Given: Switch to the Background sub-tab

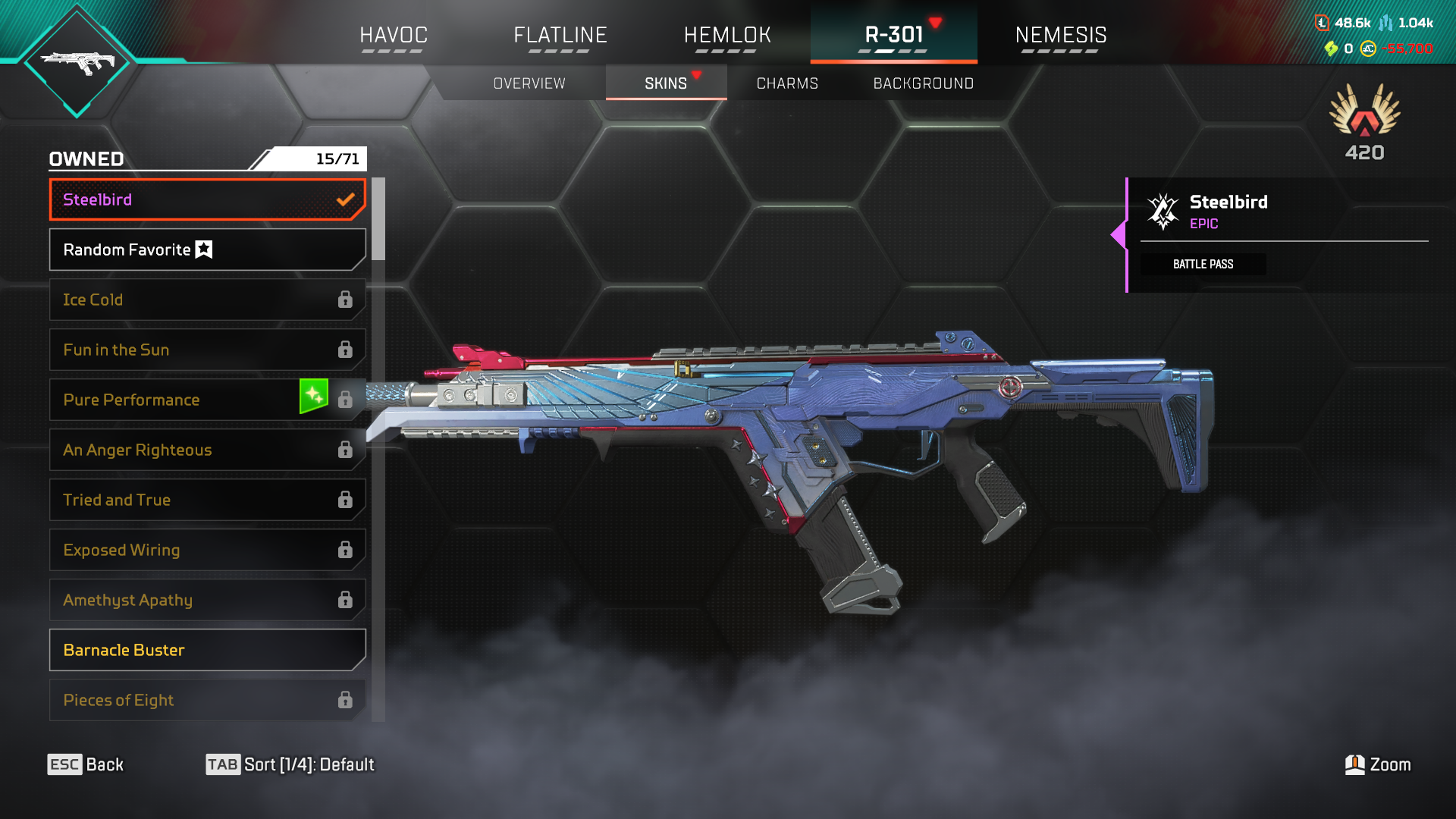Looking at the screenshot, I should pyautogui.click(x=923, y=83).
